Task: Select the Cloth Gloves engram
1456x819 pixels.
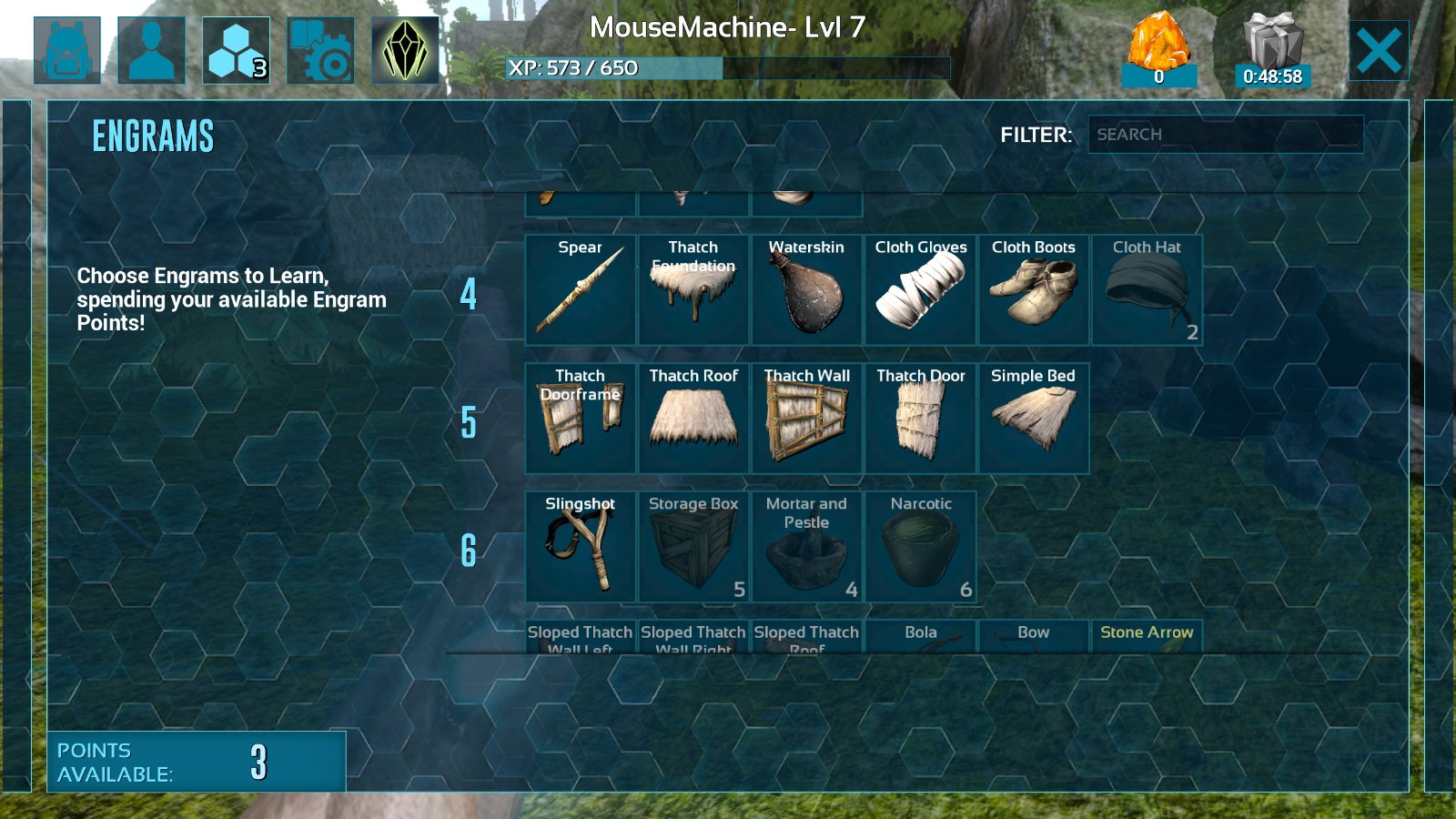Action: [x=920, y=290]
